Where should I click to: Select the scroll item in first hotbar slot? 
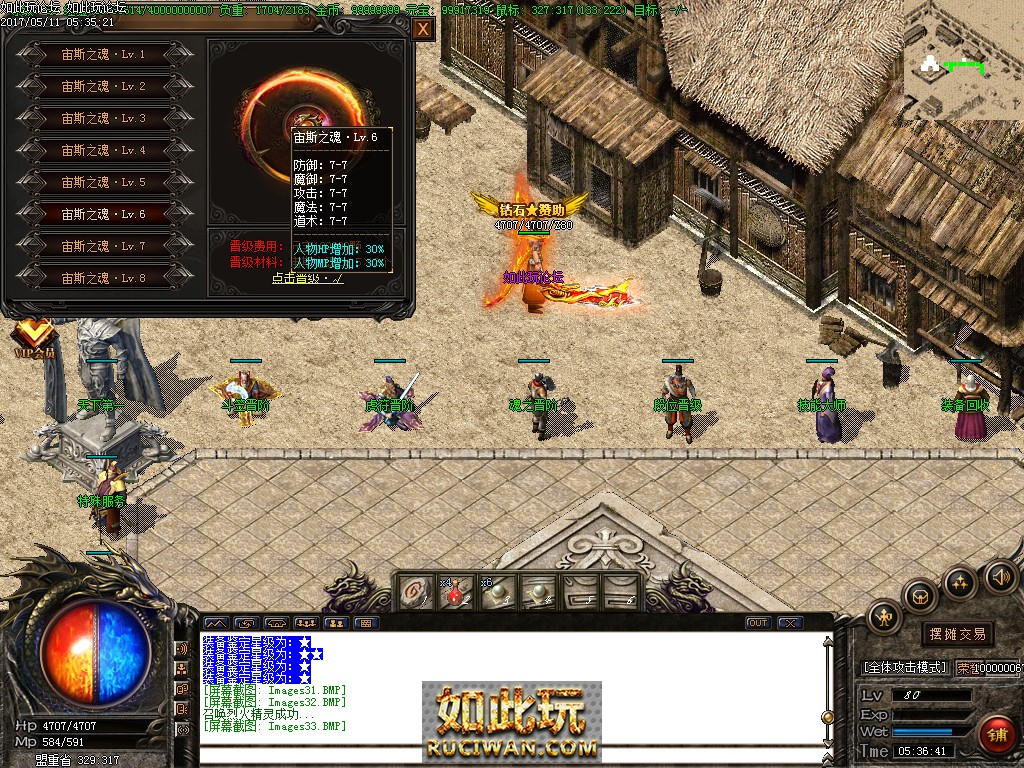coord(415,592)
